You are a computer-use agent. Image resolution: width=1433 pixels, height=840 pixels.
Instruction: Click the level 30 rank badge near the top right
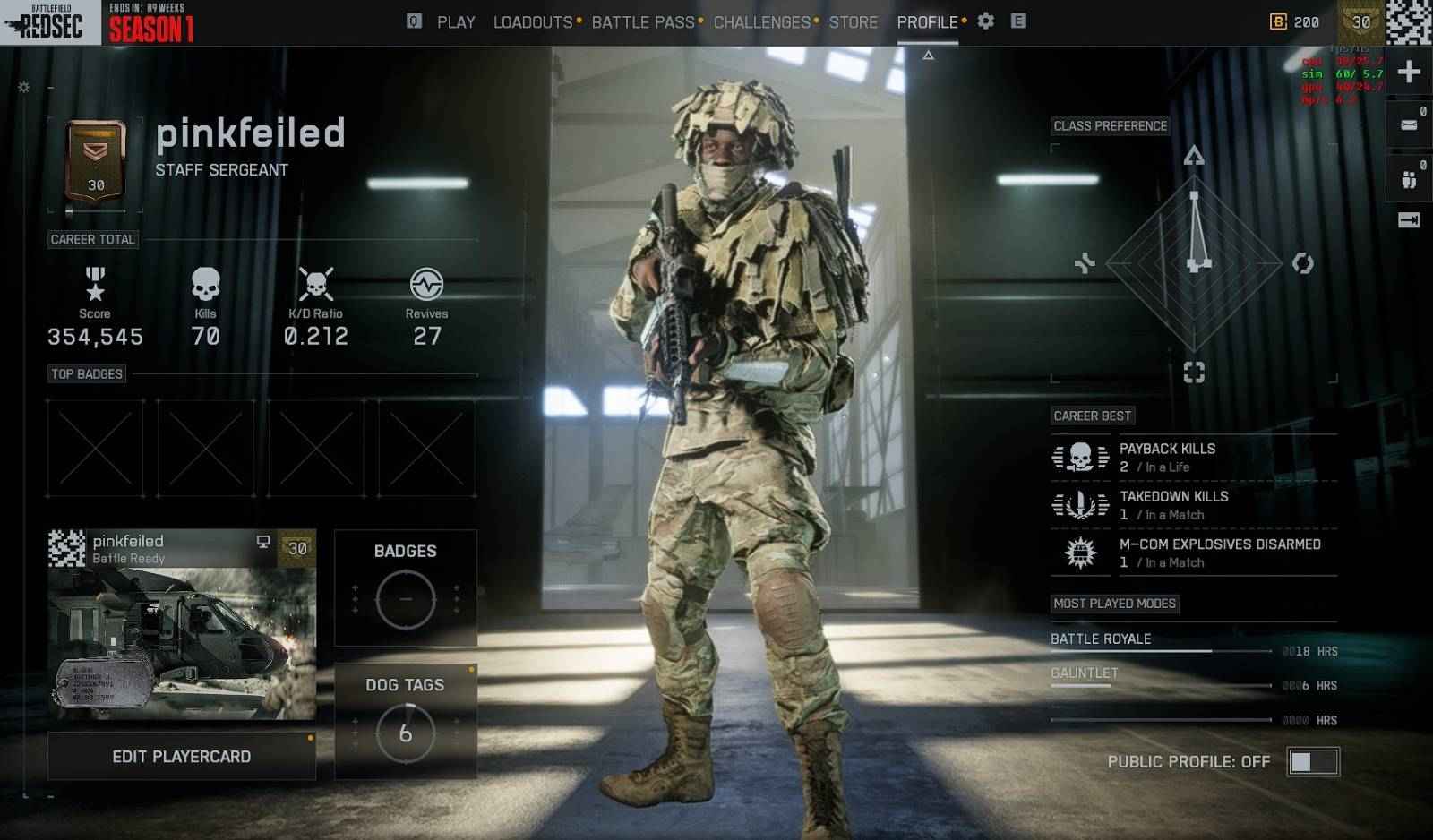pyautogui.click(x=1362, y=20)
